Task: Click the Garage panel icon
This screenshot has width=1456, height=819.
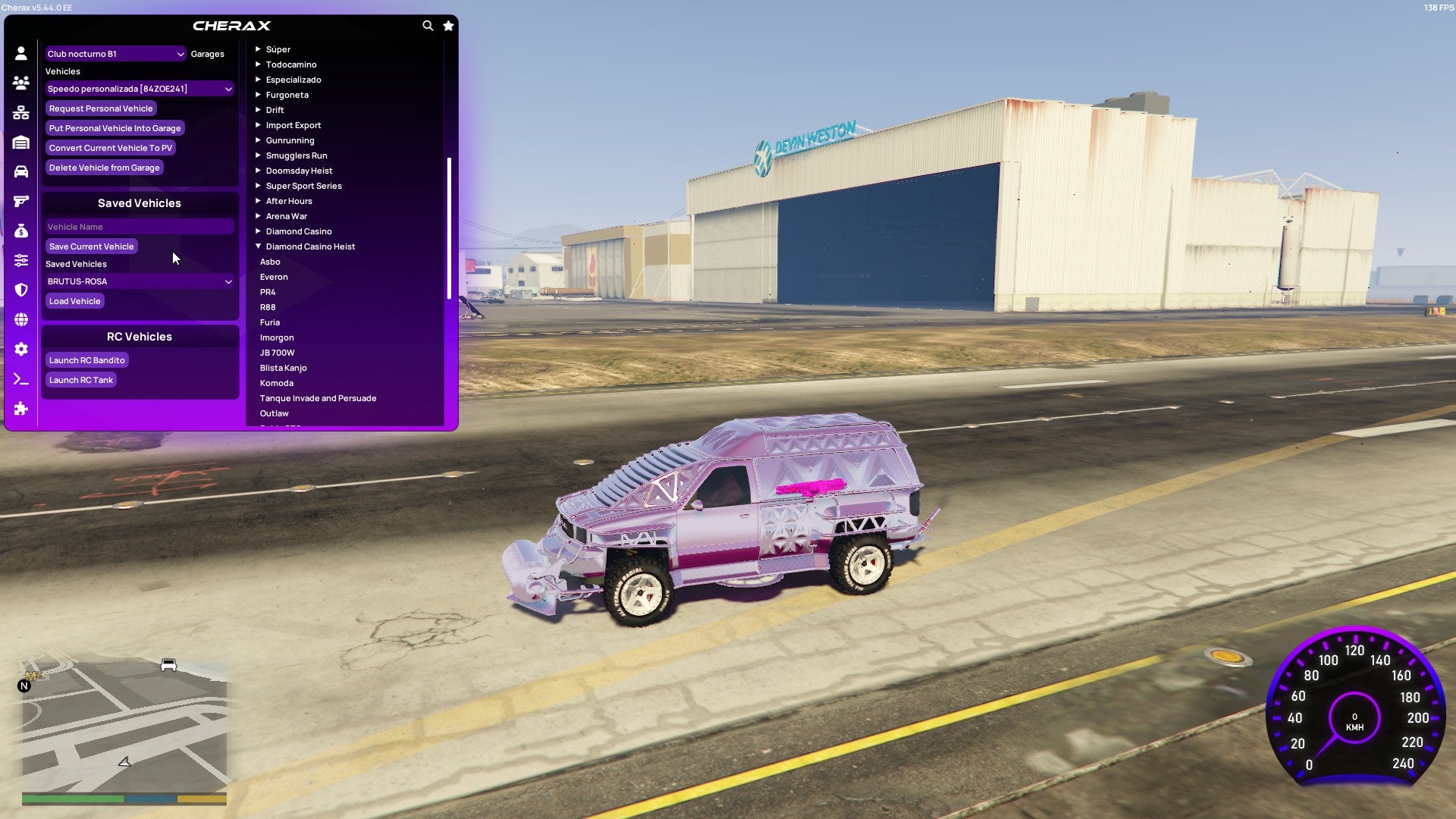Action: click(x=20, y=142)
